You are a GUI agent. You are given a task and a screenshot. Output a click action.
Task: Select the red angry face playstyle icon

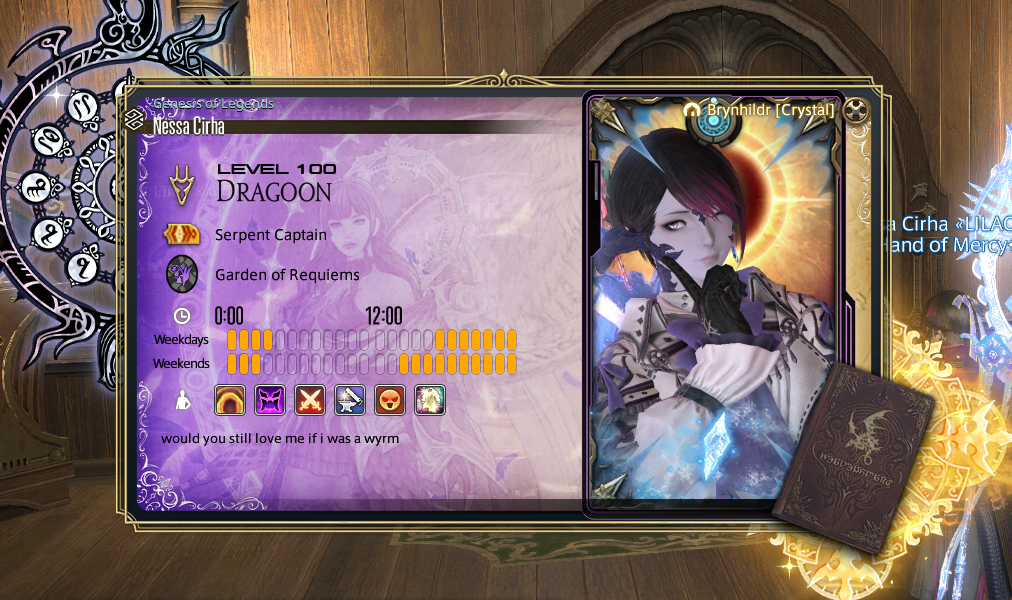click(390, 400)
